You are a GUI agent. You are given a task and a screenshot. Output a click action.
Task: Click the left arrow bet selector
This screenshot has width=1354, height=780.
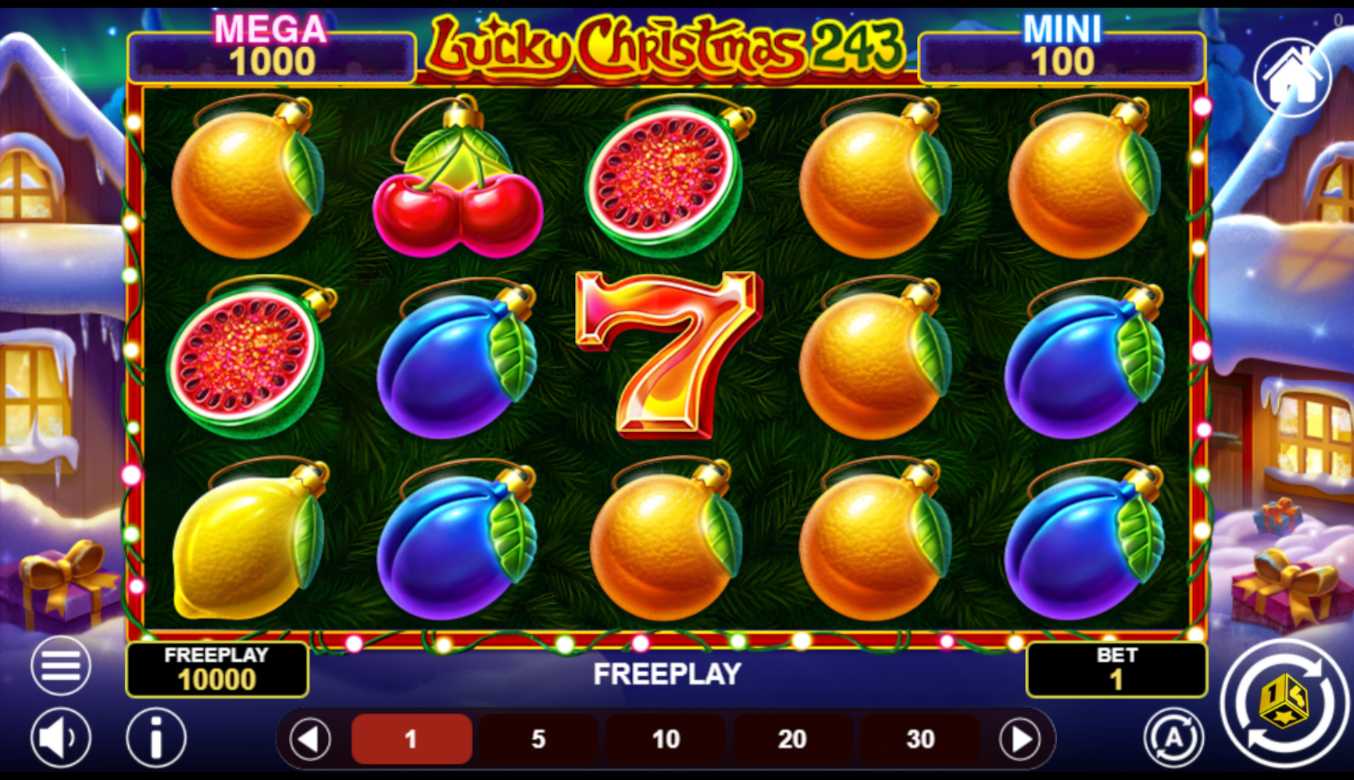click(310, 740)
